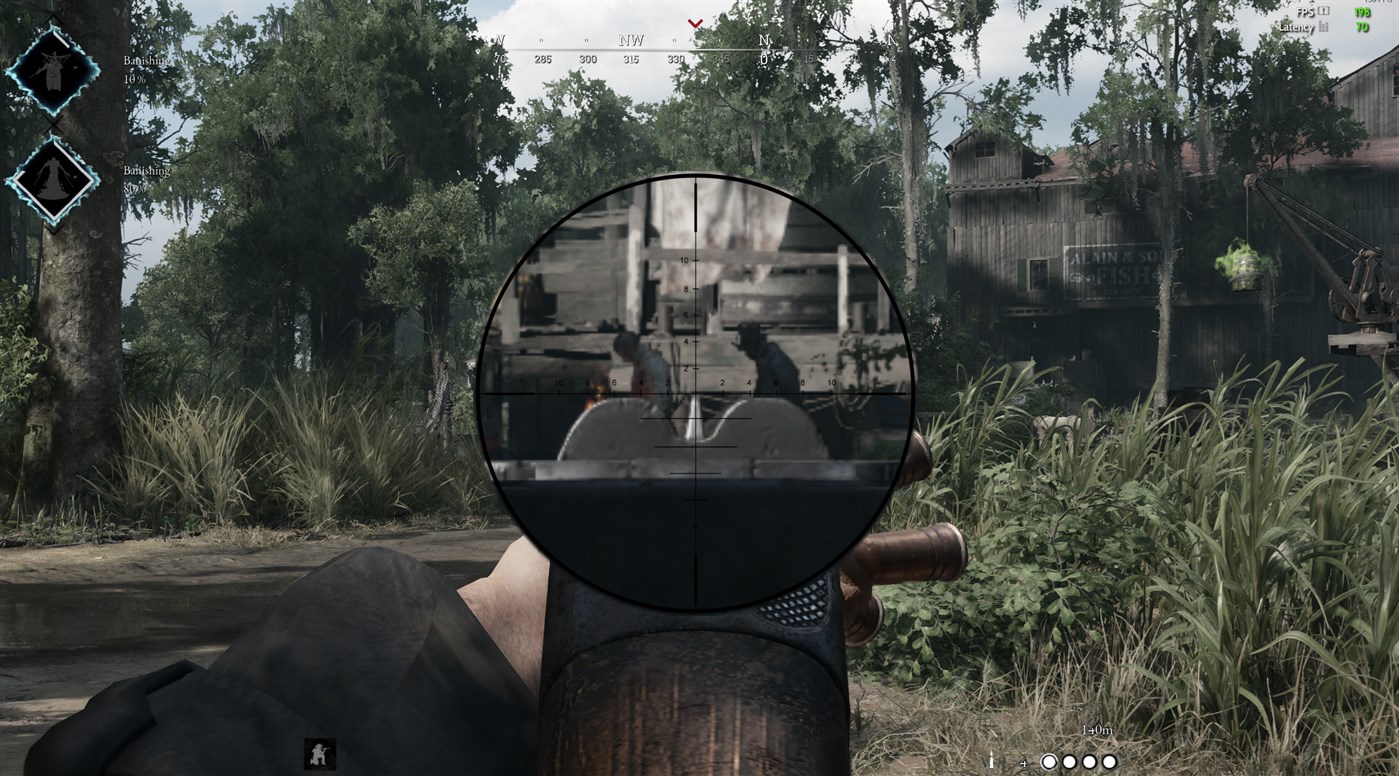Image resolution: width=1399 pixels, height=776 pixels.
Task: Toggle the first small ammo dot
Action: pos(1069,761)
